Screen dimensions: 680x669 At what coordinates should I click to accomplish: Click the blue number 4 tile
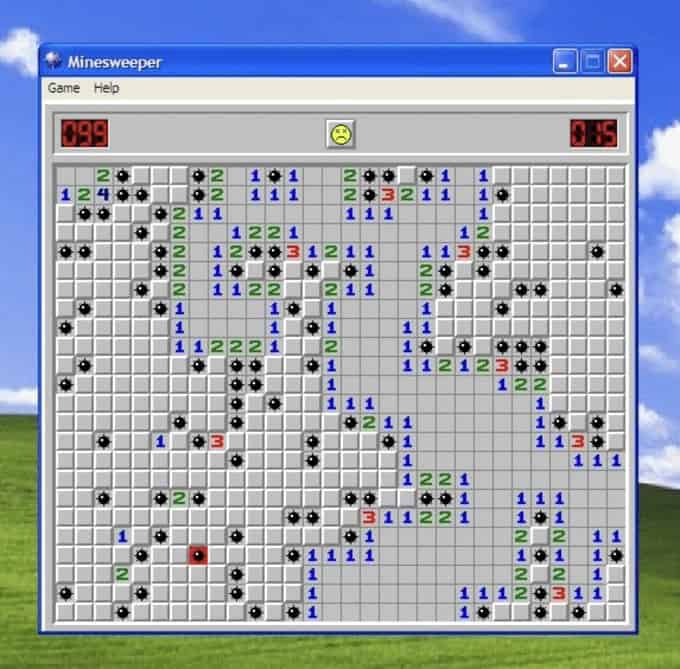coord(103,194)
